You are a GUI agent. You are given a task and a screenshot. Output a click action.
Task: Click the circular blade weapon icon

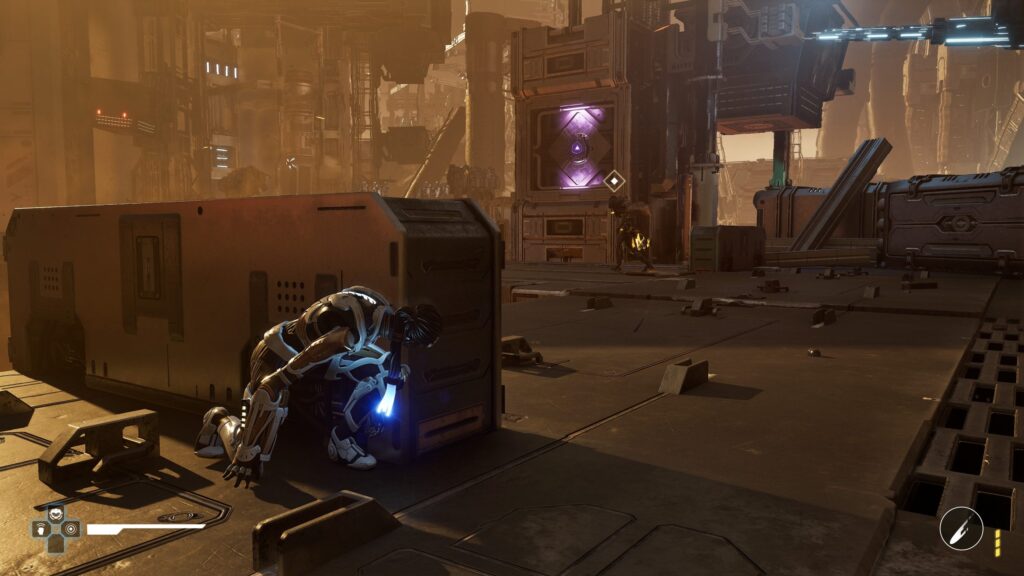(960, 528)
